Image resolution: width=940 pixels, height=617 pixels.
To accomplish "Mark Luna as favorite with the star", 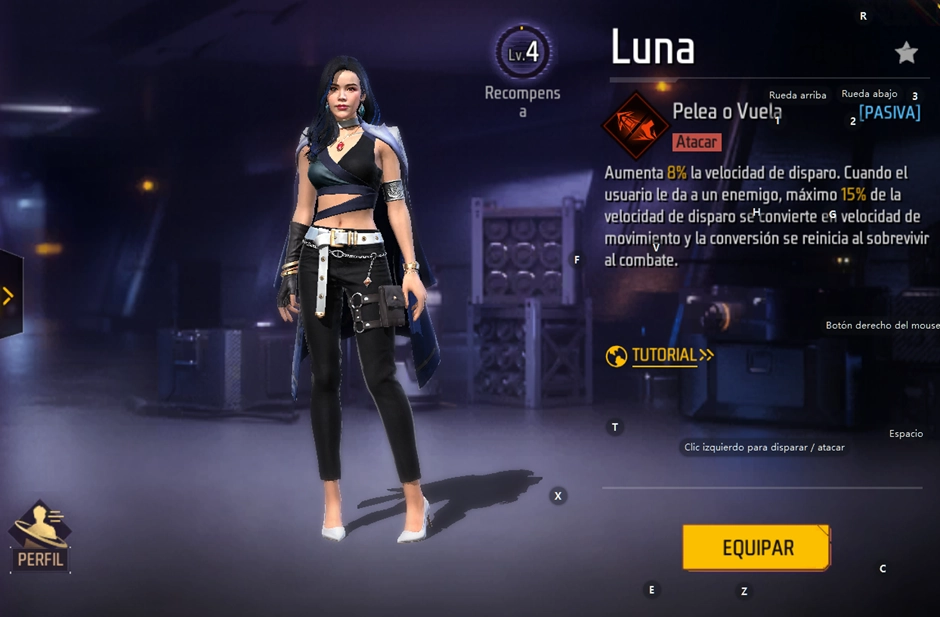I will click(x=906, y=53).
